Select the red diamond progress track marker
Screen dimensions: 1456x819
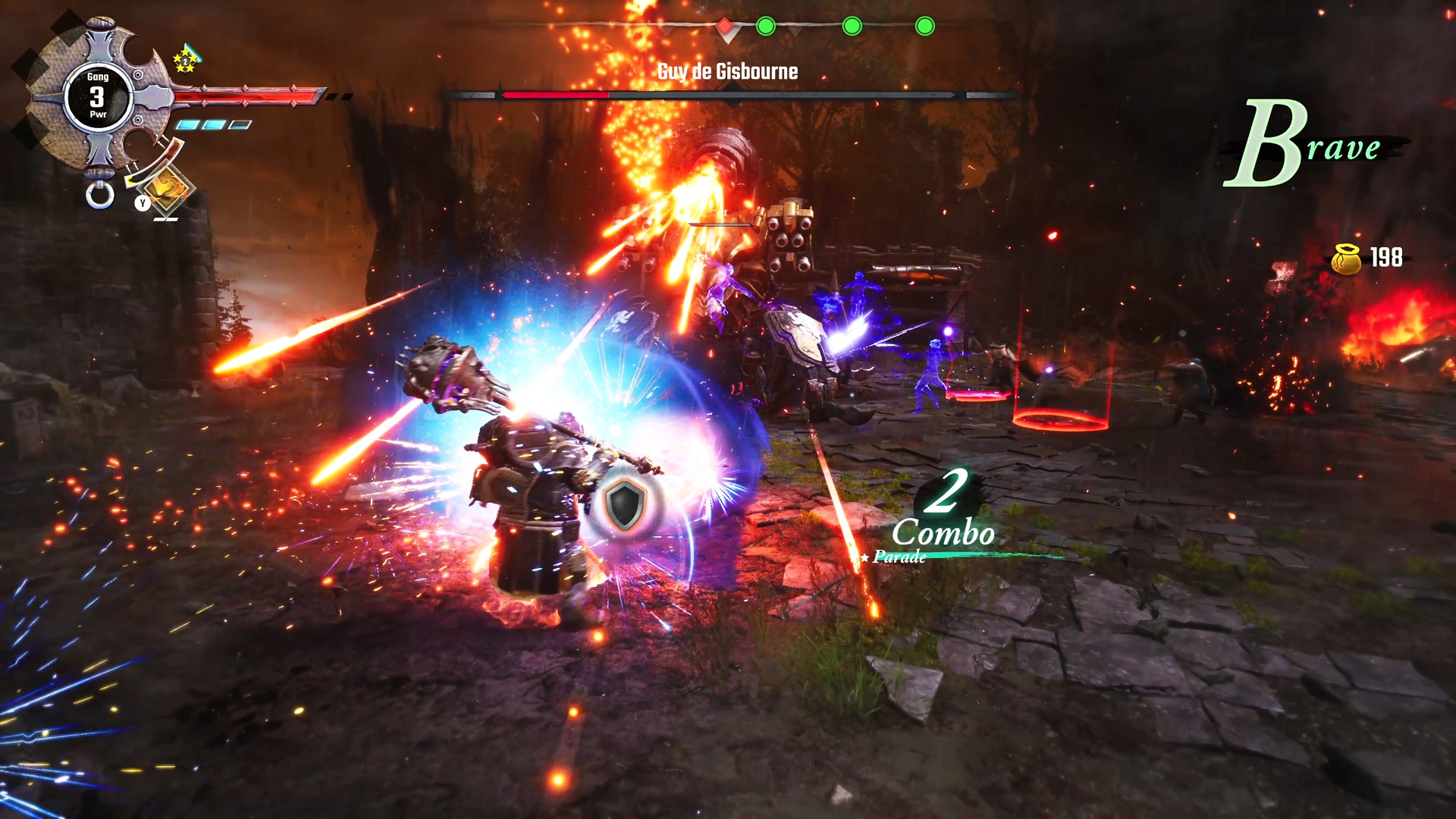tap(725, 27)
